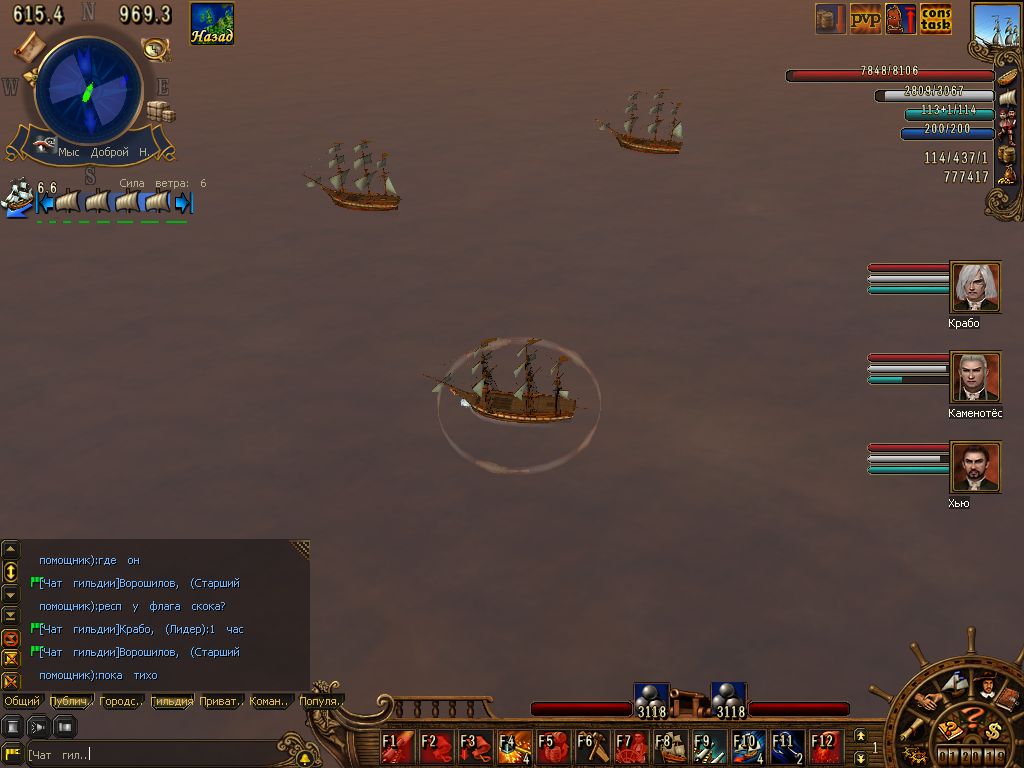Click the cargo crates icon by the compass
Image resolution: width=1024 pixels, height=768 pixels.
tap(161, 110)
